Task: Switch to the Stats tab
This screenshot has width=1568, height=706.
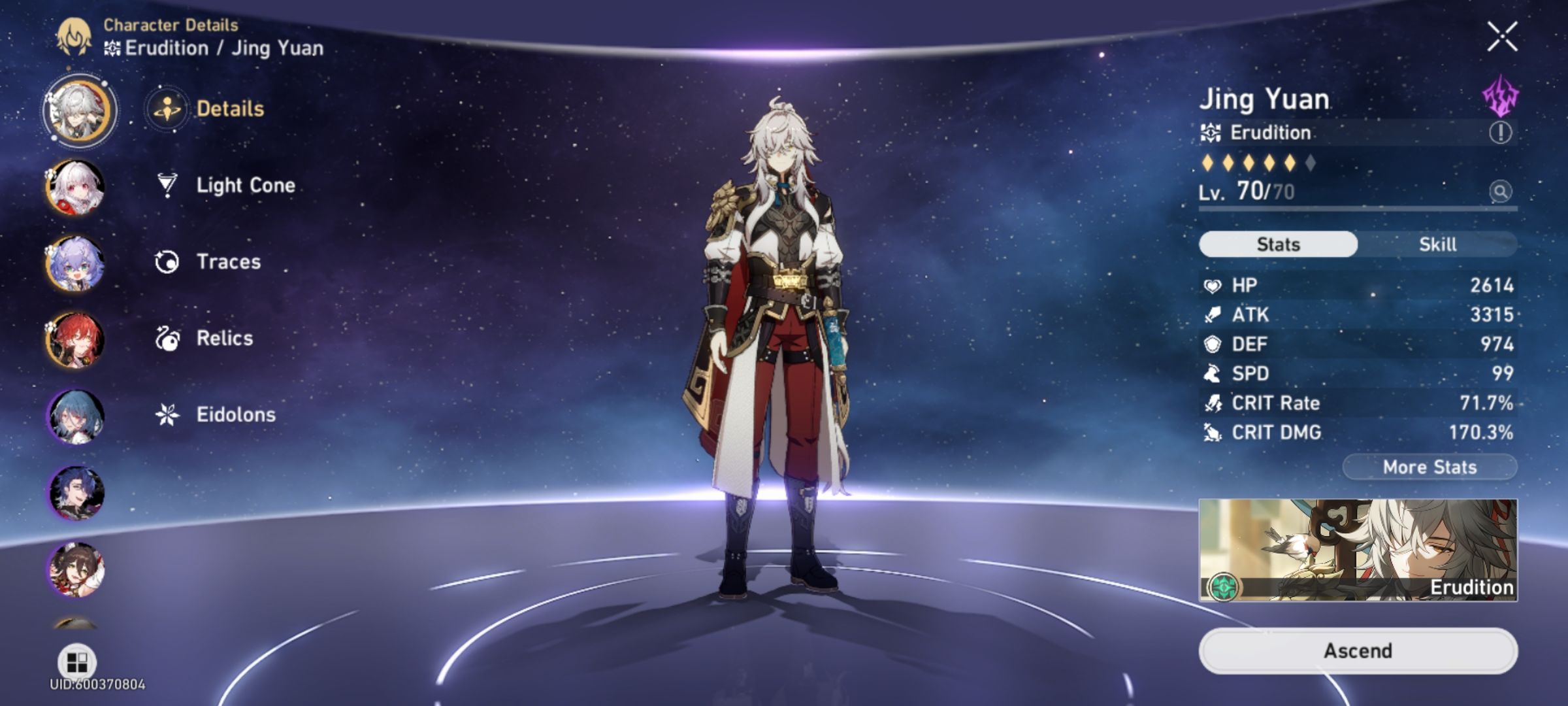Action: pos(1277,244)
